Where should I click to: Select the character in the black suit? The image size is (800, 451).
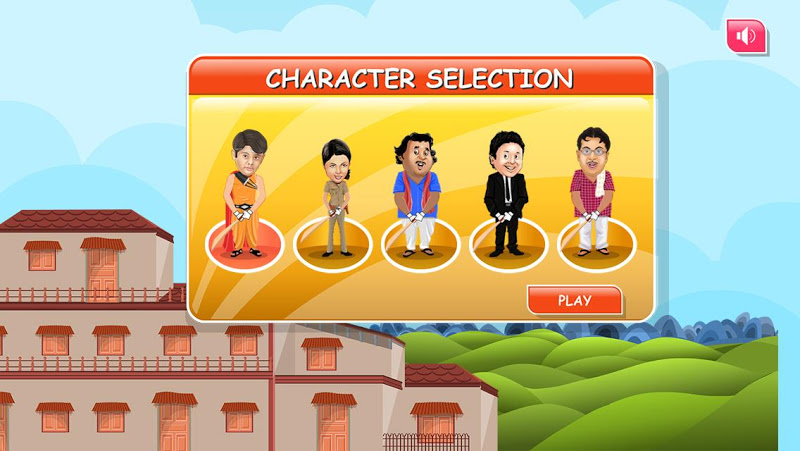(x=507, y=200)
